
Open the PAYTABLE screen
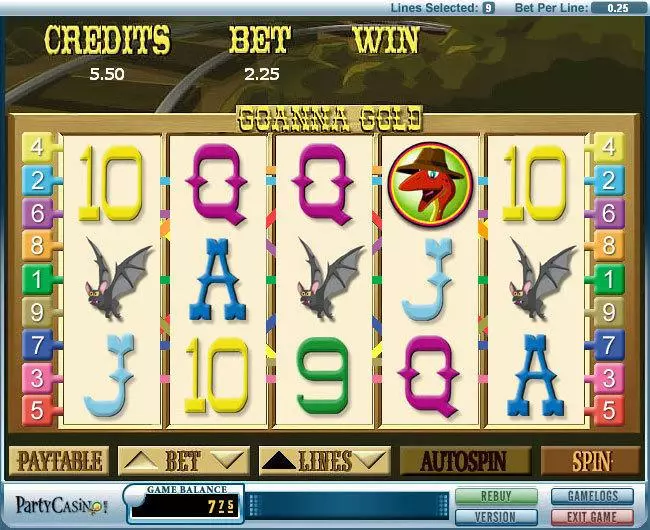coord(58,461)
